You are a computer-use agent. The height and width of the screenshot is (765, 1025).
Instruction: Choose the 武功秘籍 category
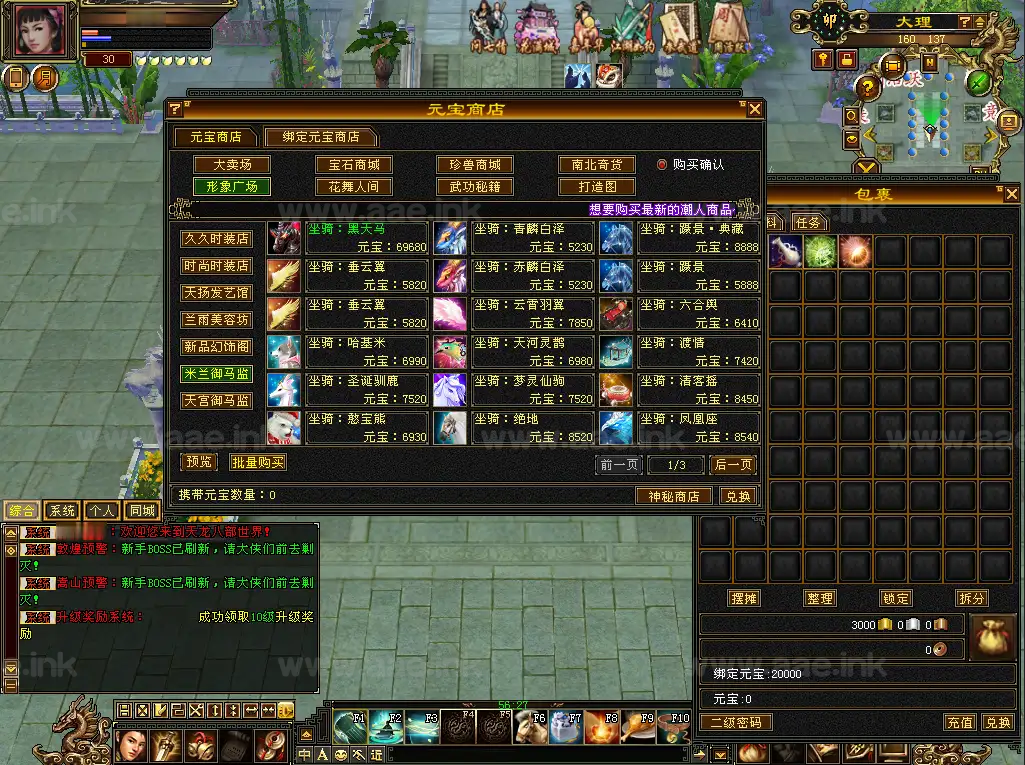(x=475, y=187)
